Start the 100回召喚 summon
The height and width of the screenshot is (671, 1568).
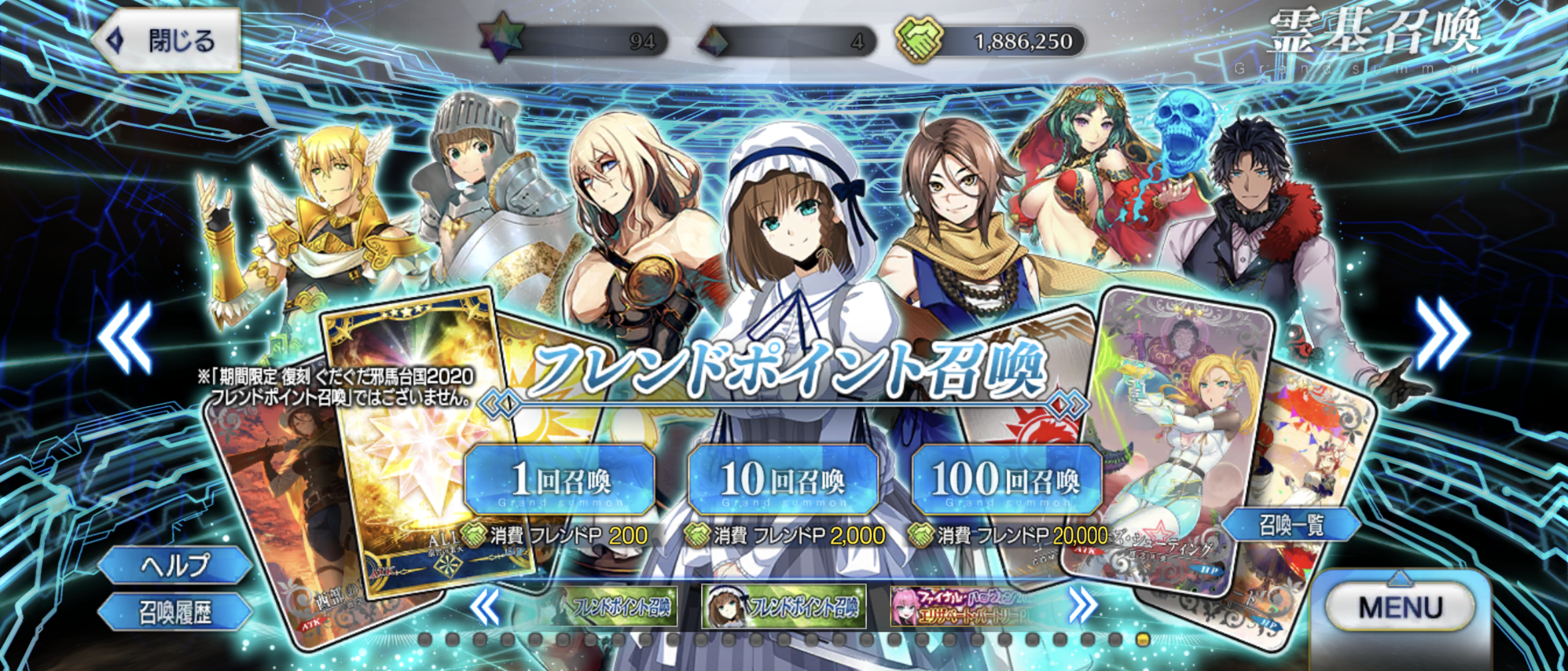tap(1006, 480)
